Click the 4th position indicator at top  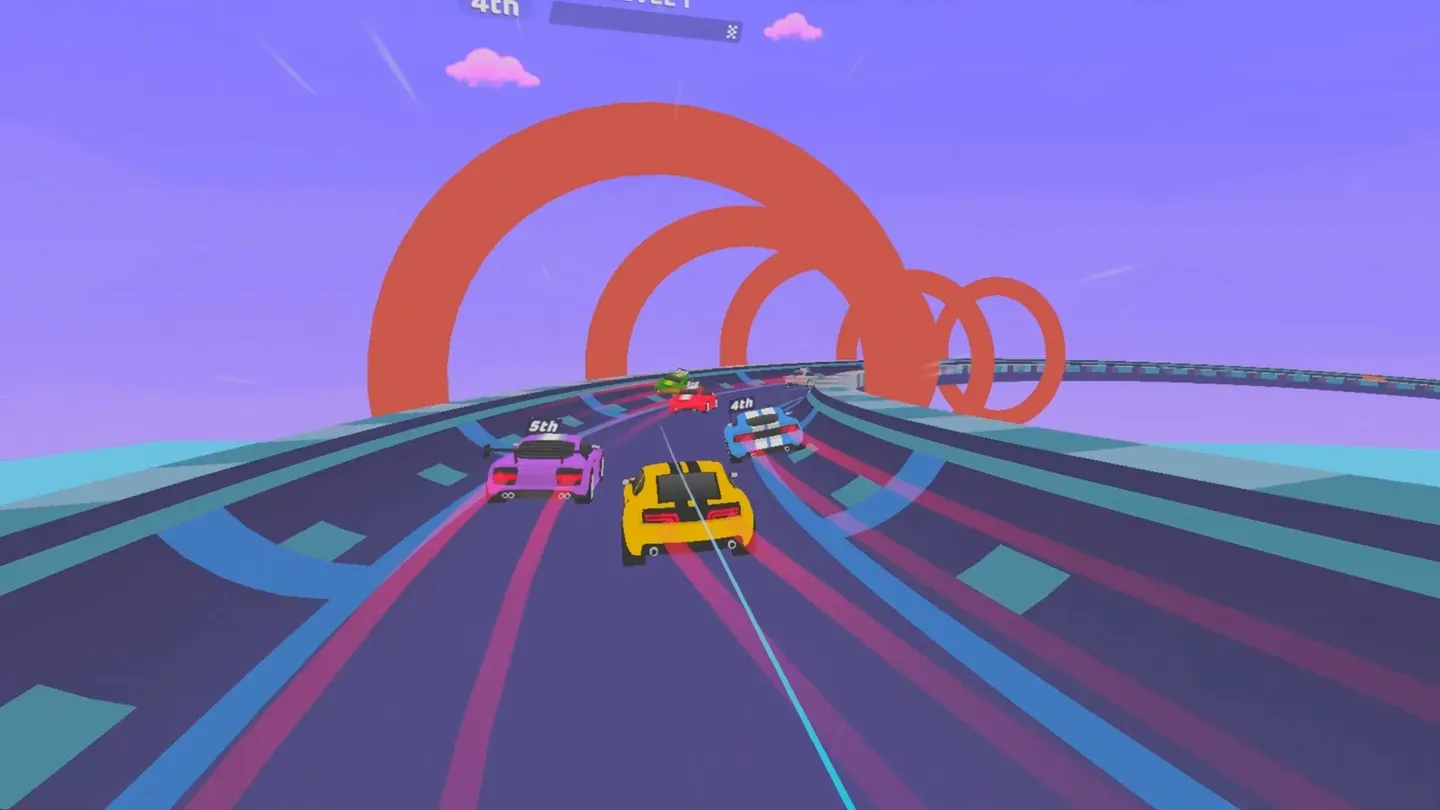coord(495,8)
